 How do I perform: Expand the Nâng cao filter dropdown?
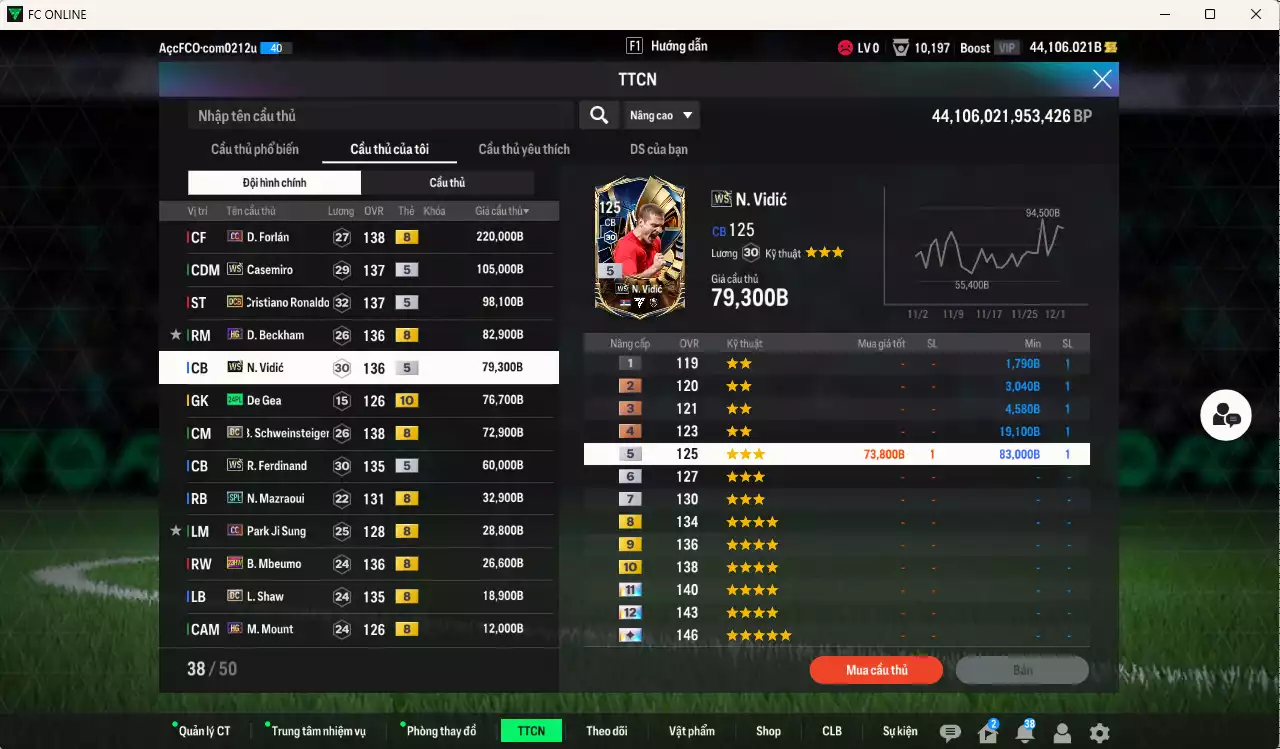click(660, 115)
